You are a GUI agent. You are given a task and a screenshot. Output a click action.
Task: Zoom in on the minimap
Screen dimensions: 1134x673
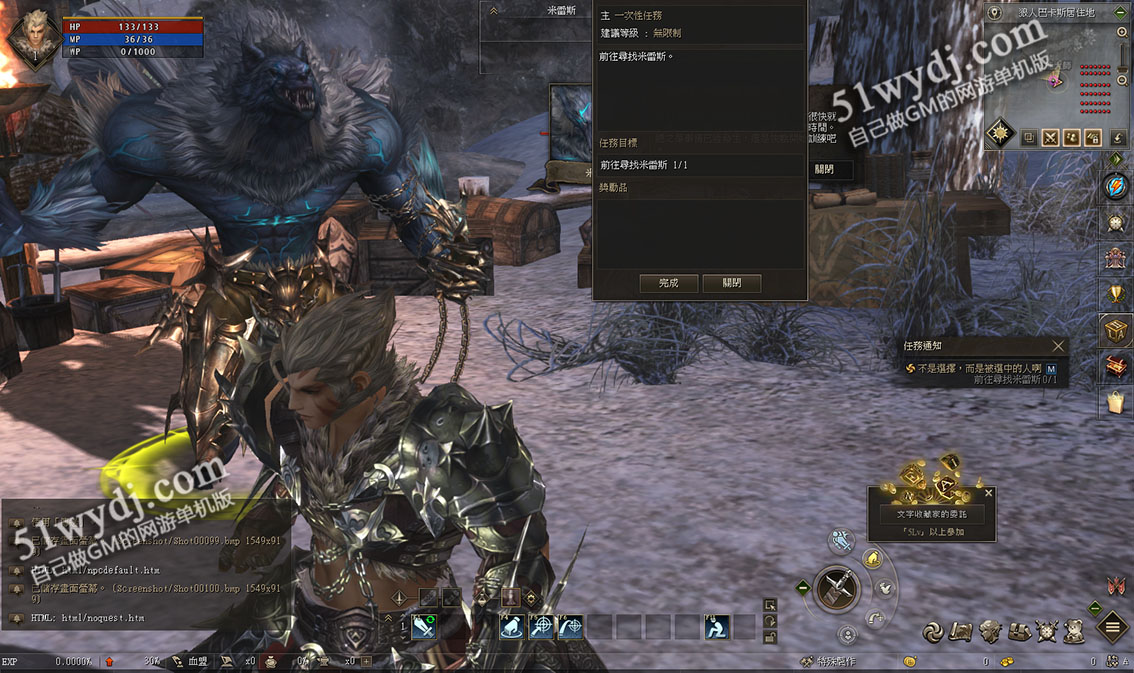[x=1123, y=32]
